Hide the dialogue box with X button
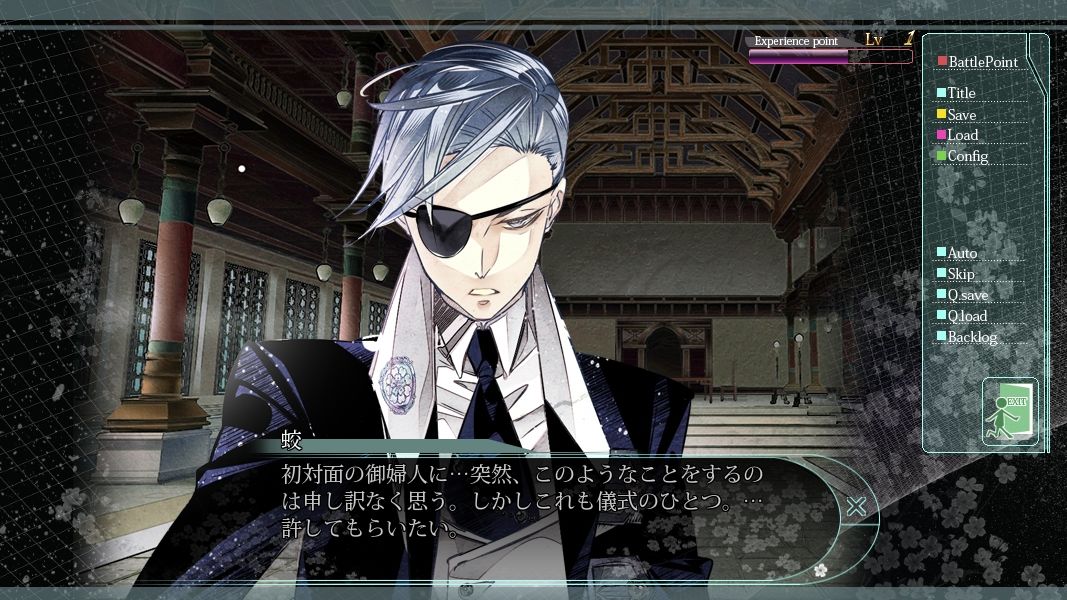Viewport: 1067px width, 600px height. [856, 507]
